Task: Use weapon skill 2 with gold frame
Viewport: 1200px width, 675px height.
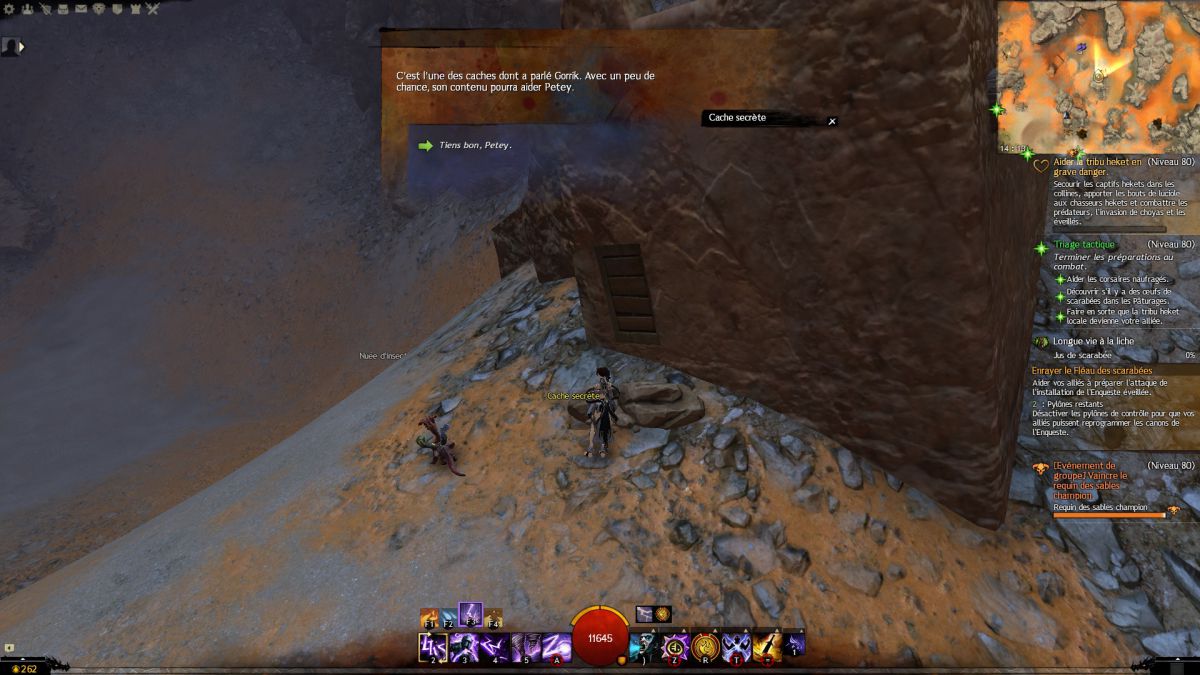Action: click(x=433, y=647)
